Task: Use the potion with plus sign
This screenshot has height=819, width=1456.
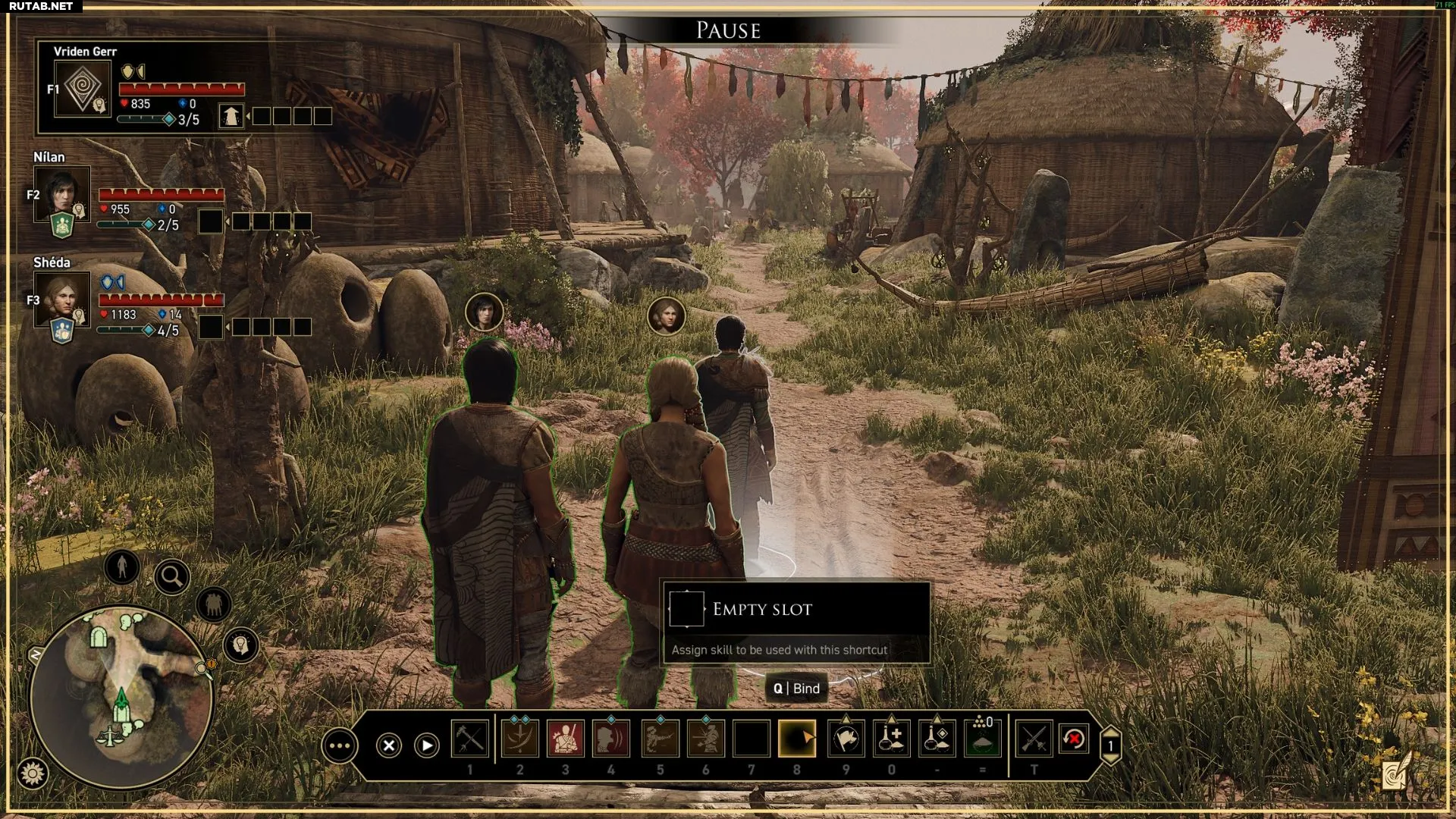Action: point(892,739)
